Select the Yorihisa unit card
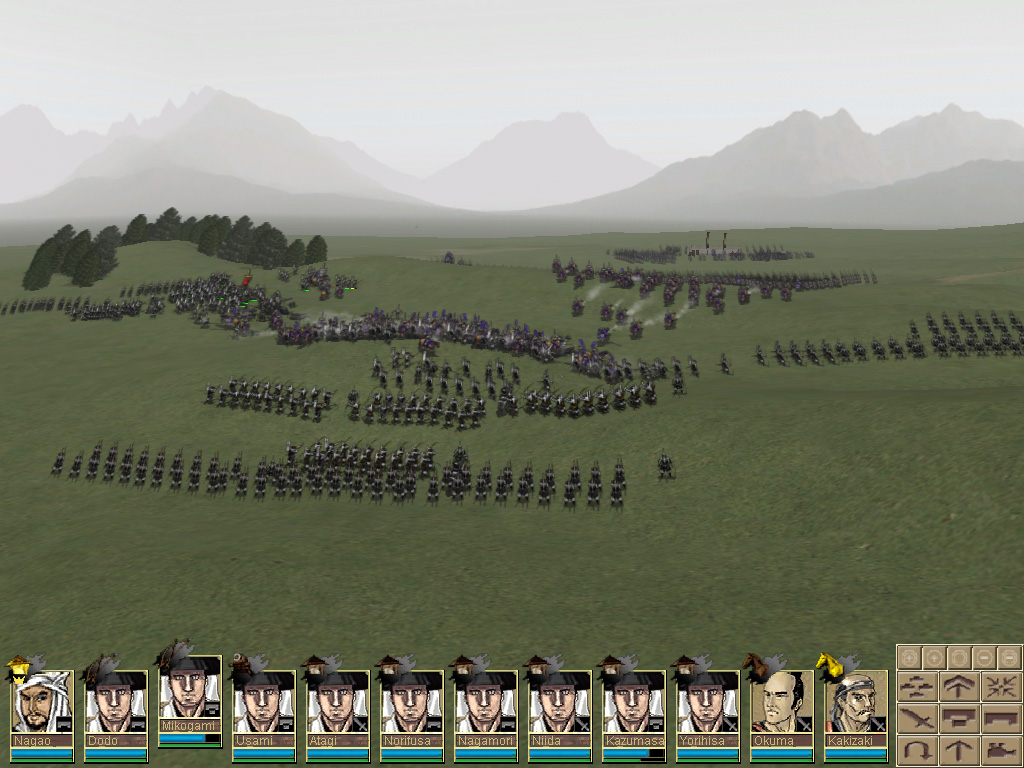 pos(708,705)
